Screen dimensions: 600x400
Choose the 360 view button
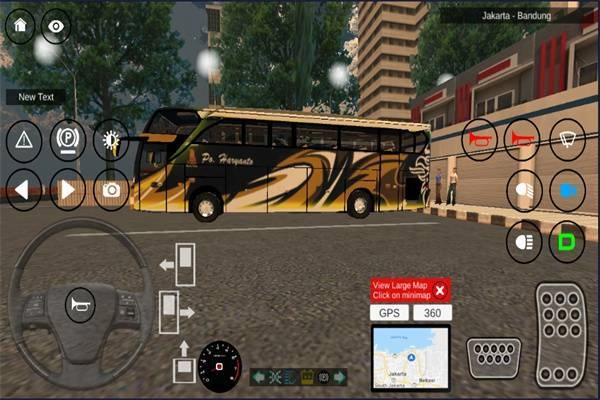432,313
